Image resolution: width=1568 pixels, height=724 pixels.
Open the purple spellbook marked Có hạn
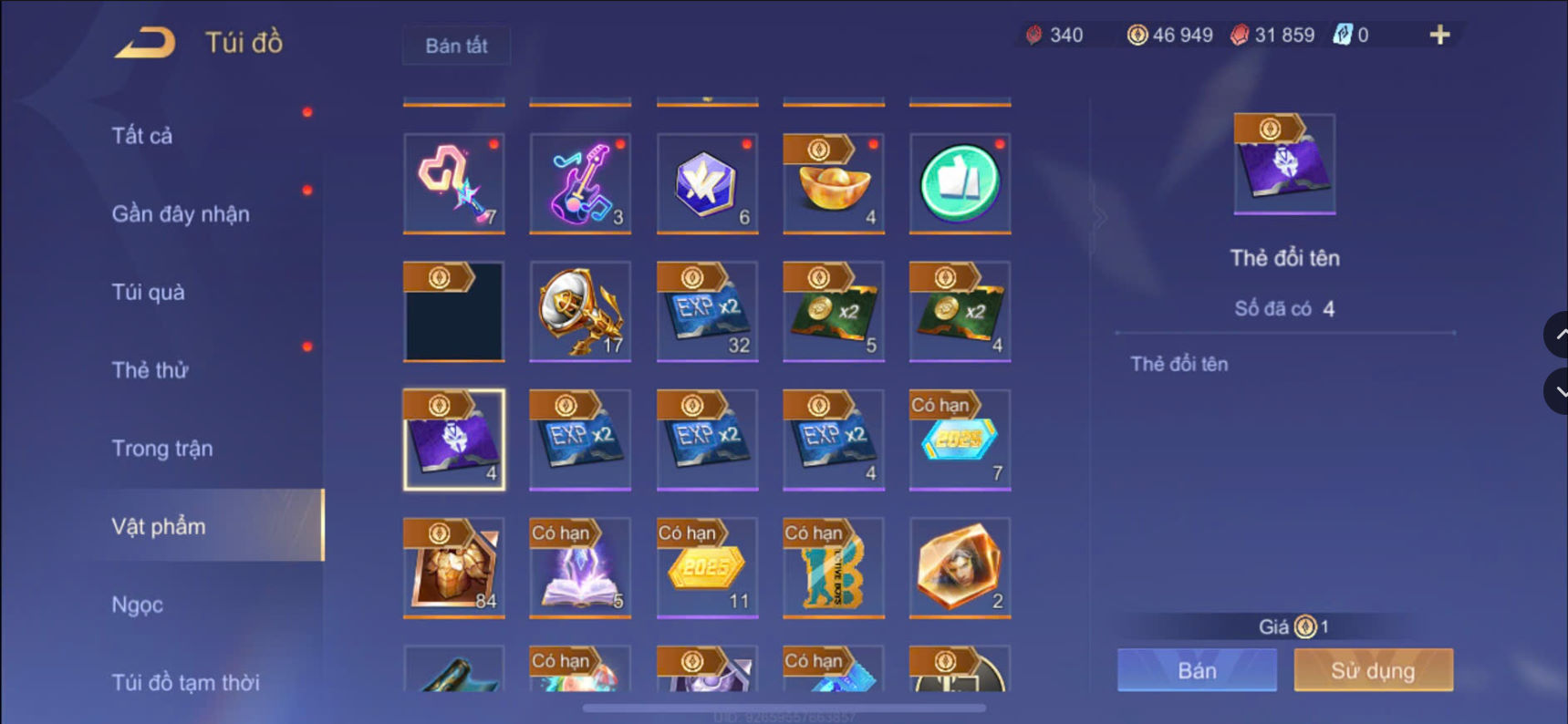click(580, 567)
